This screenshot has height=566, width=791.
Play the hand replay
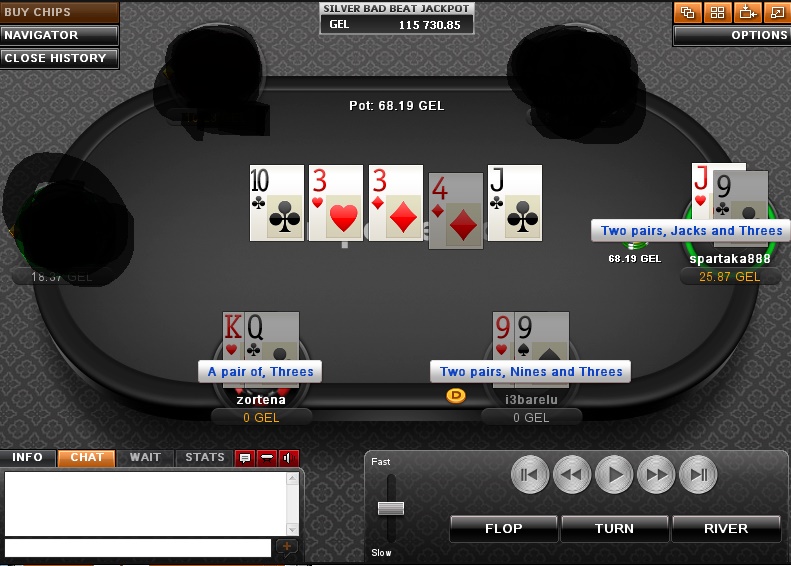point(614,474)
